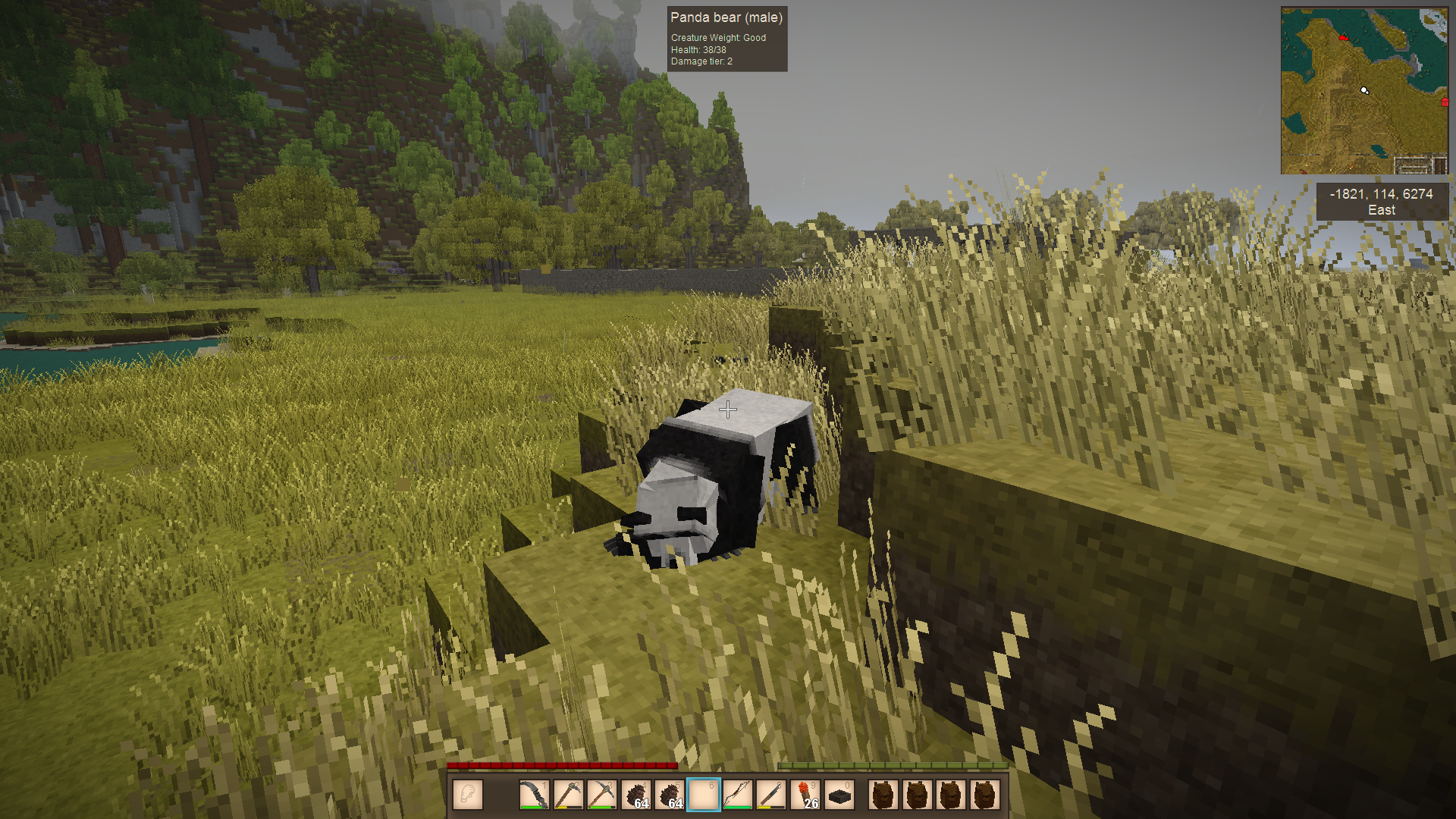Select the curved scythe in hotbar slot 1
This screenshot has width=1456, height=819.
[x=534, y=795]
